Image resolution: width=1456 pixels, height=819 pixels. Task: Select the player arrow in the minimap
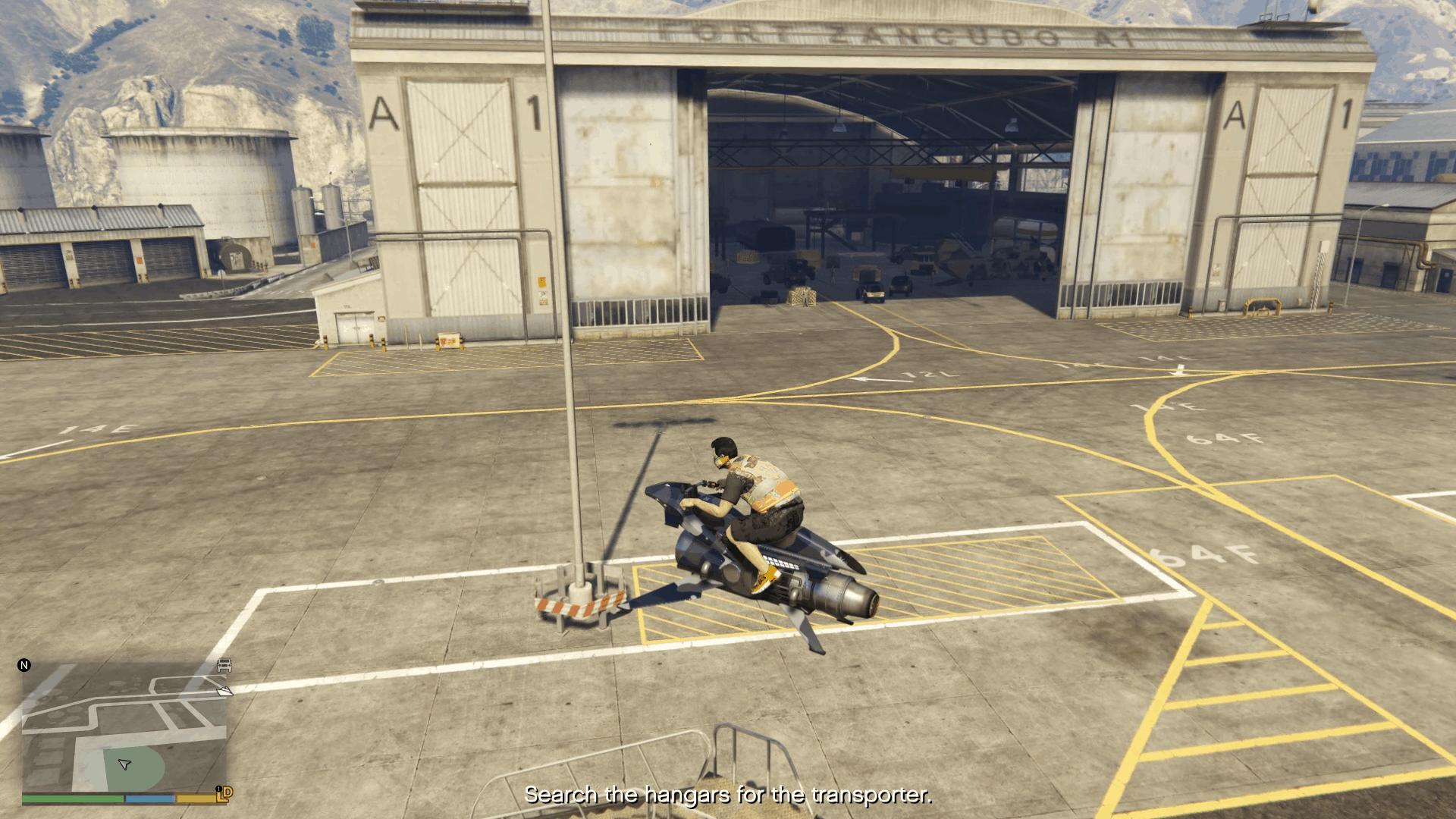click(124, 764)
